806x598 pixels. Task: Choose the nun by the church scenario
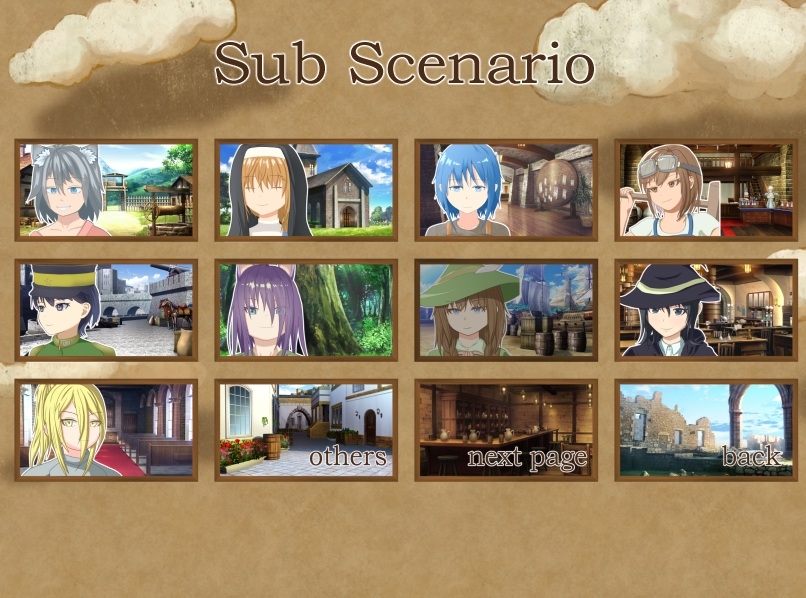click(x=306, y=190)
